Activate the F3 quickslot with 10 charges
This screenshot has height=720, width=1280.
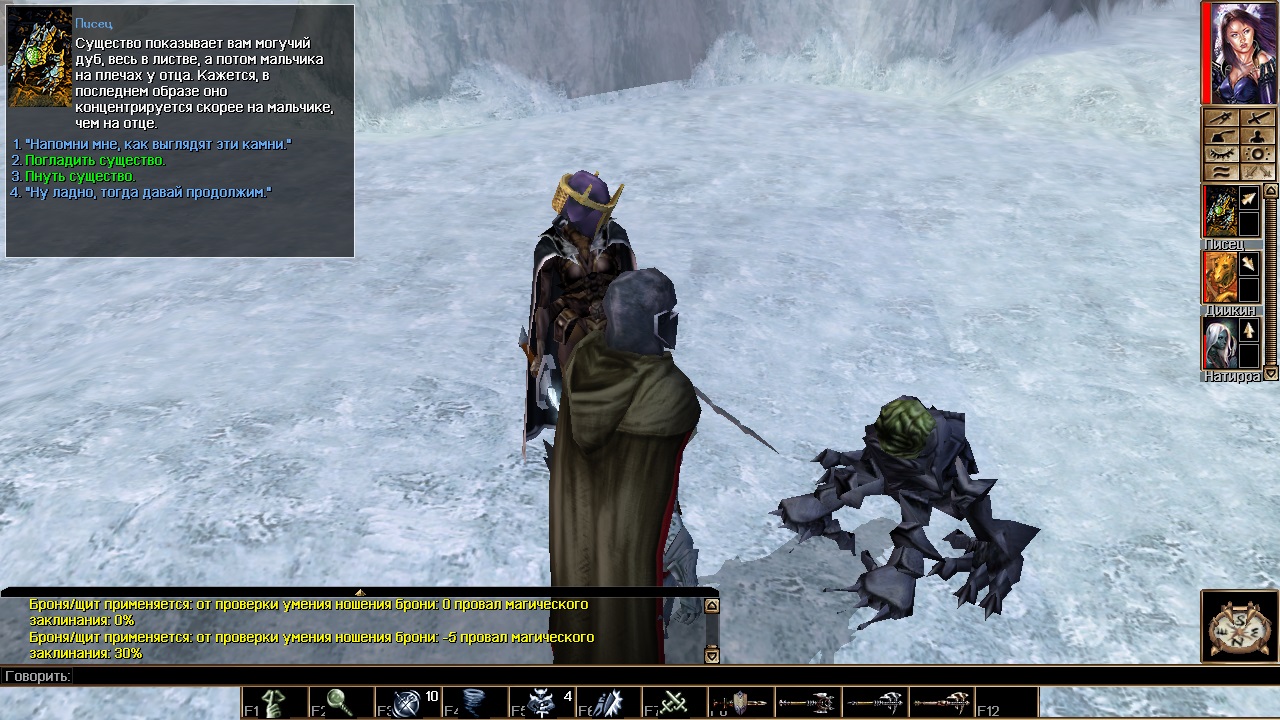coord(408,703)
